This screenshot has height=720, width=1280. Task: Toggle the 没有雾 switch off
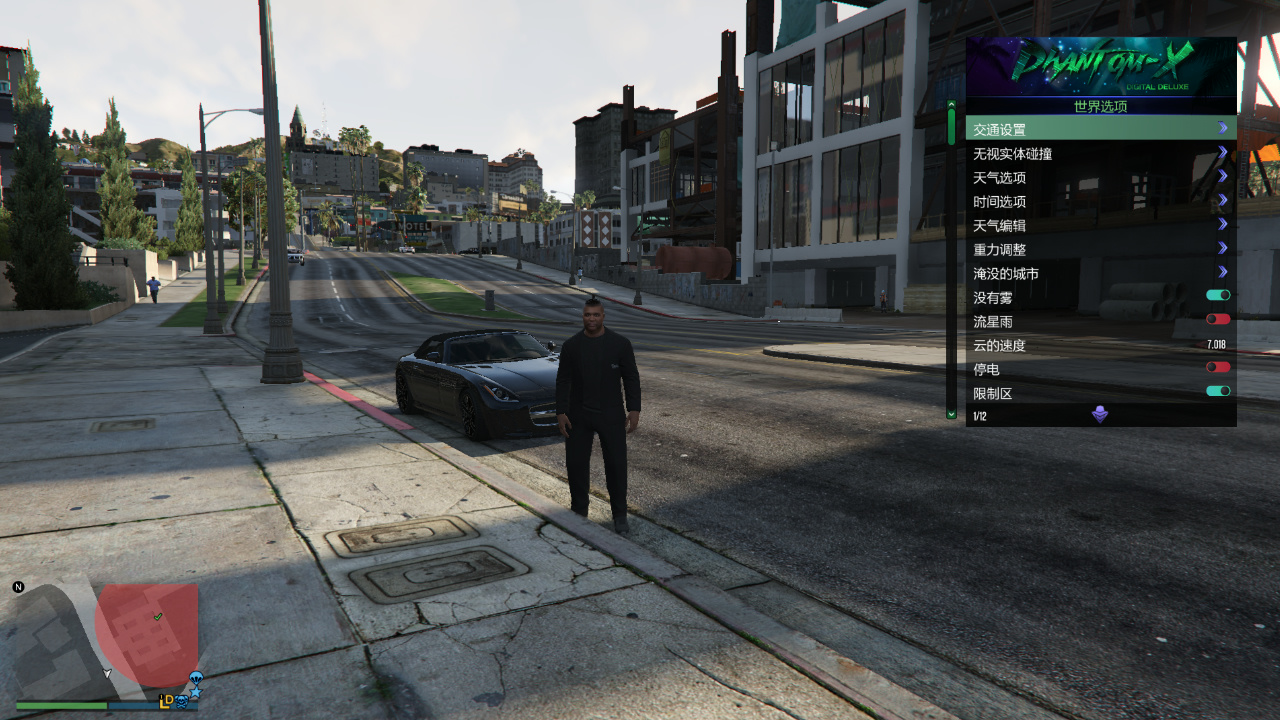coord(1217,296)
